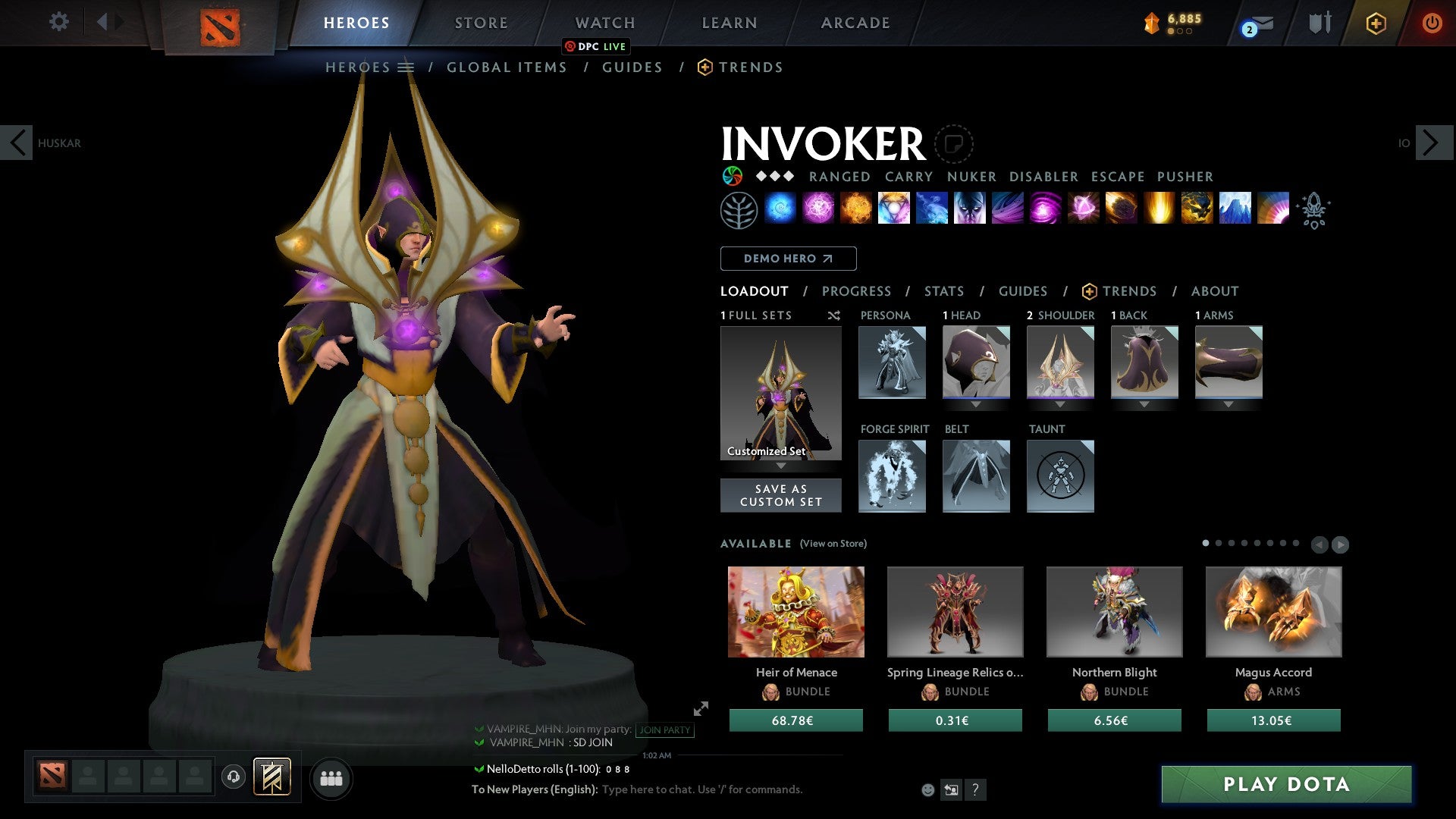Open the settings gear icon
This screenshot has width=1456, height=819.
(x=58, y=22)
